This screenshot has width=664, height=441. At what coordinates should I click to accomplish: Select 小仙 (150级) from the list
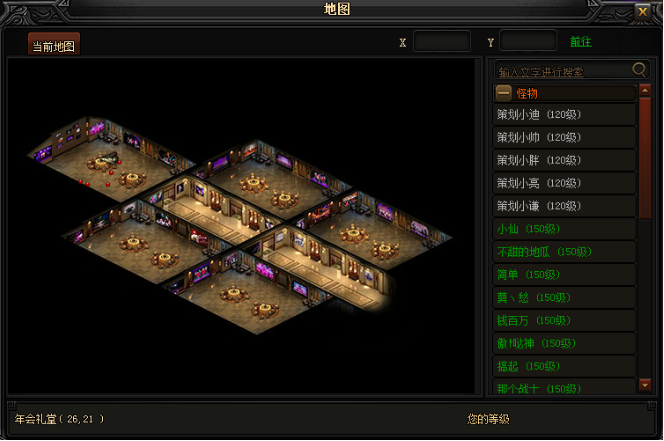coord(564,230)
